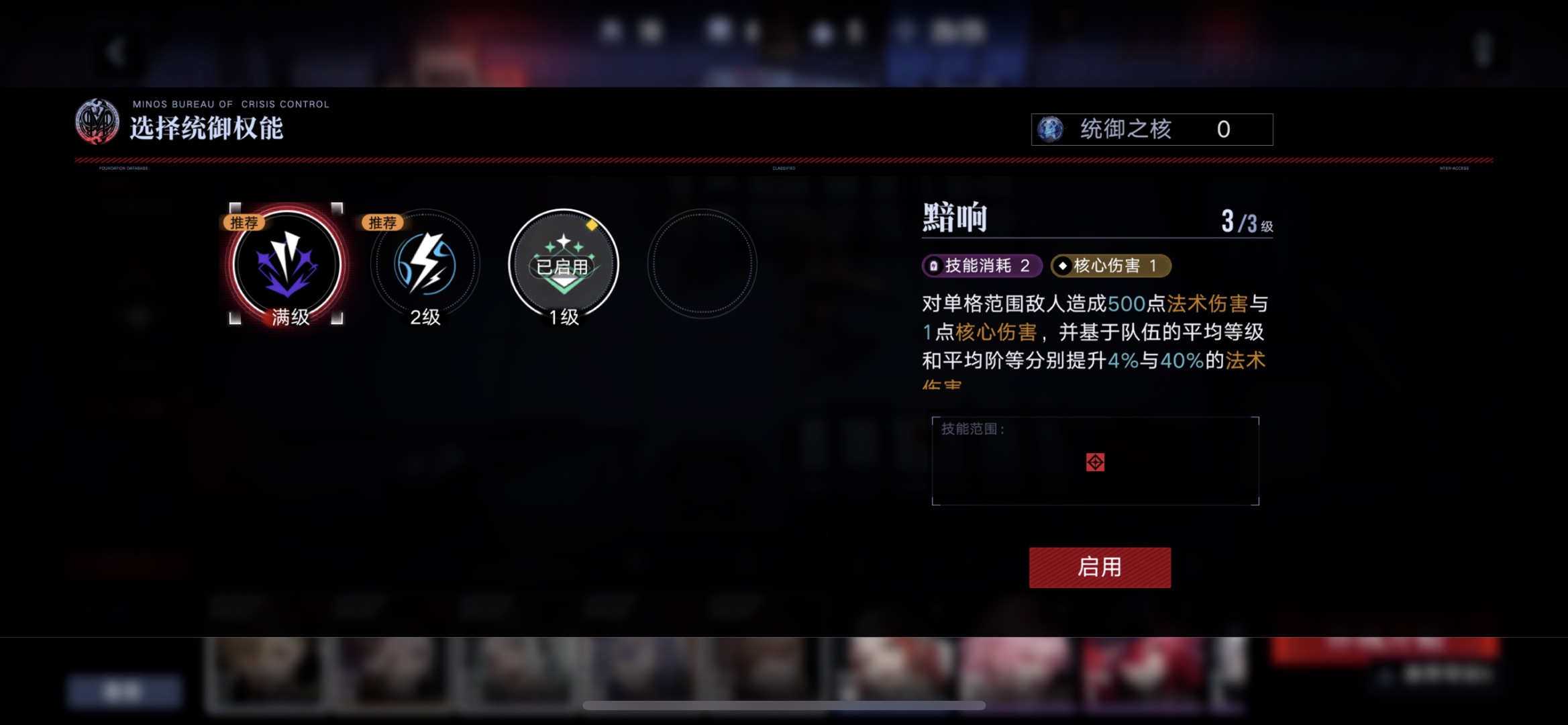
Task: Click the diamond icon on the 核心伤害 tag
Action: click(1064, 266)
